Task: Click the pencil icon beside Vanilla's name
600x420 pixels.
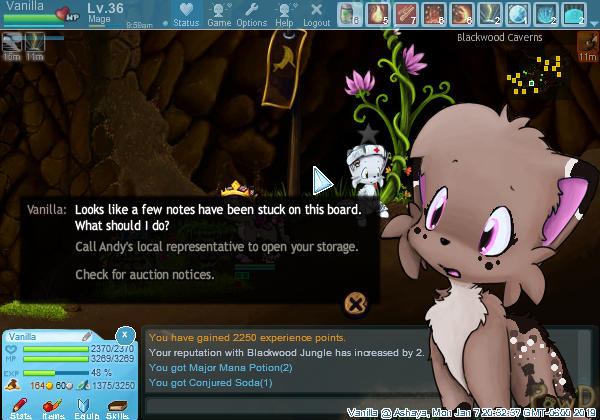Action: tap(87, 336)
